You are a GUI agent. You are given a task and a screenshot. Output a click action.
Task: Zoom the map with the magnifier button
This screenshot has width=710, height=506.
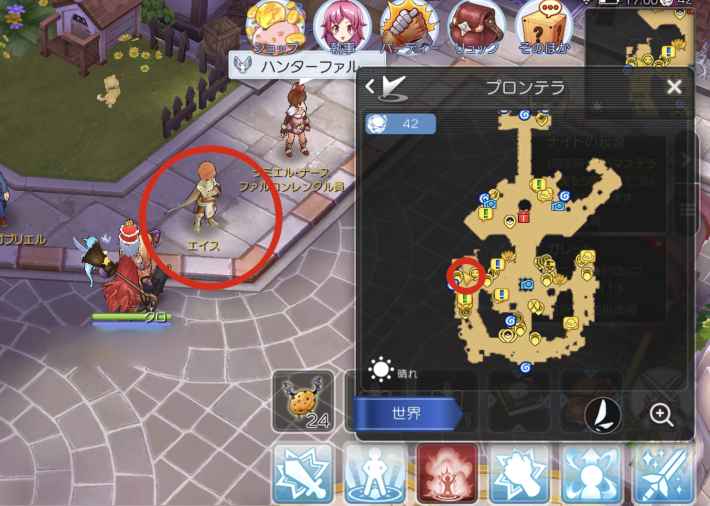coord(661,414)
